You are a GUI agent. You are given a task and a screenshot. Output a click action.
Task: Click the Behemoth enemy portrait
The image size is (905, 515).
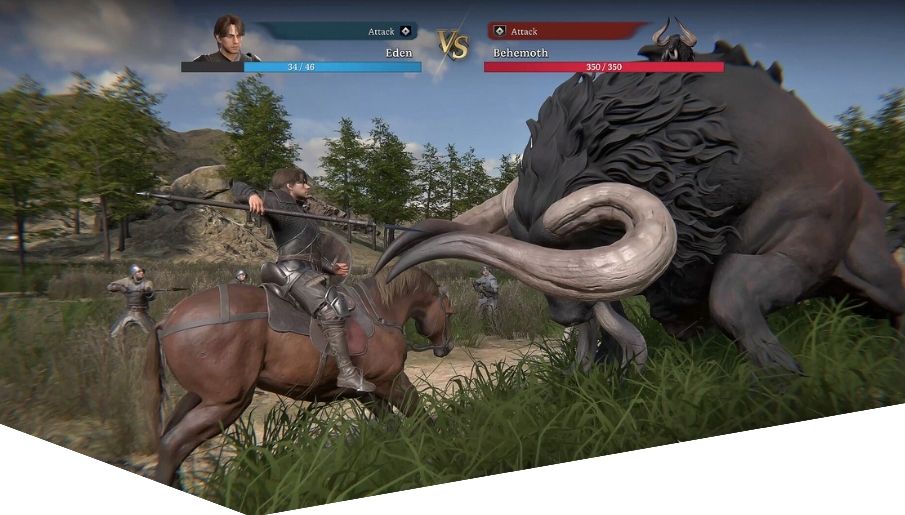tap(673, 40)
